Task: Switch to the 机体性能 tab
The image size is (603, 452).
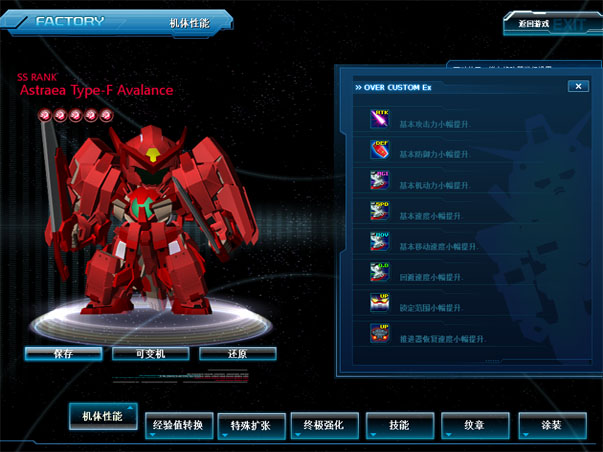Action: (x=103, y=416)
